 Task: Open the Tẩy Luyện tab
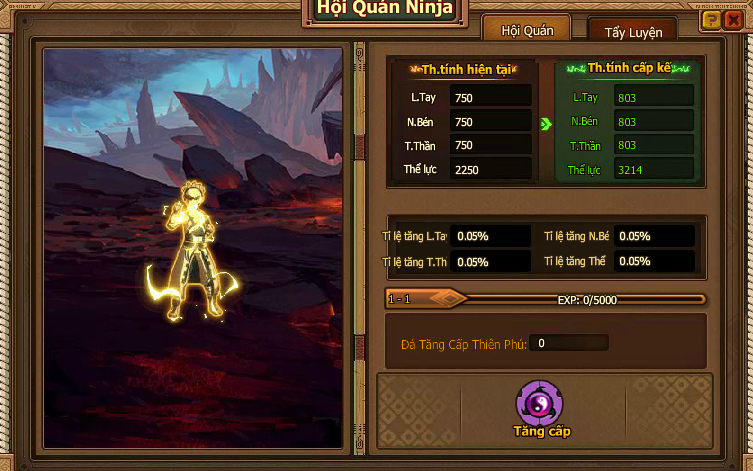pyautogui.click(x=632, y=32)
